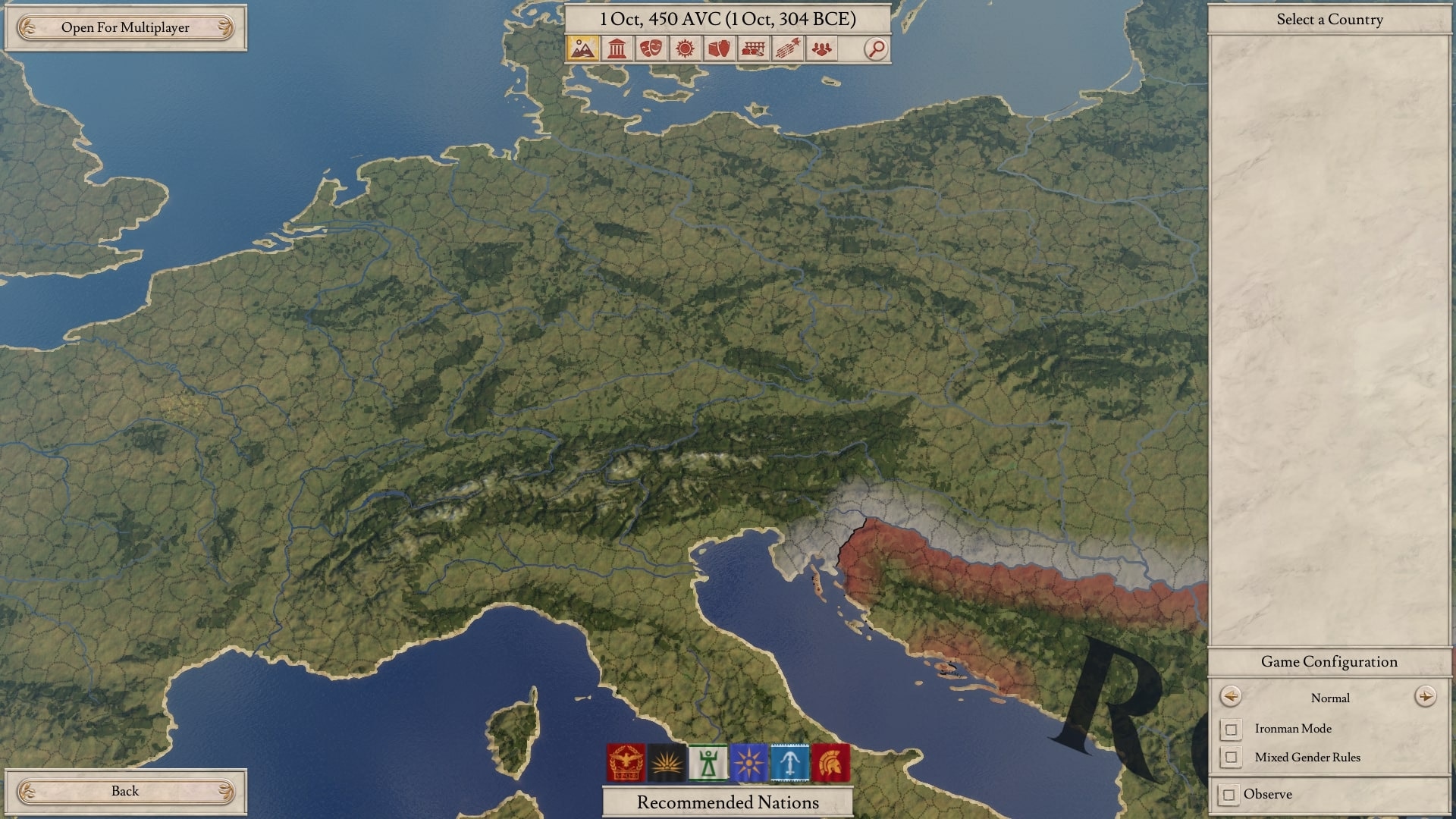Click the left arrow to lower difficulty
The width and height of the screenshot is (1456, 819).
(1231, 696)
